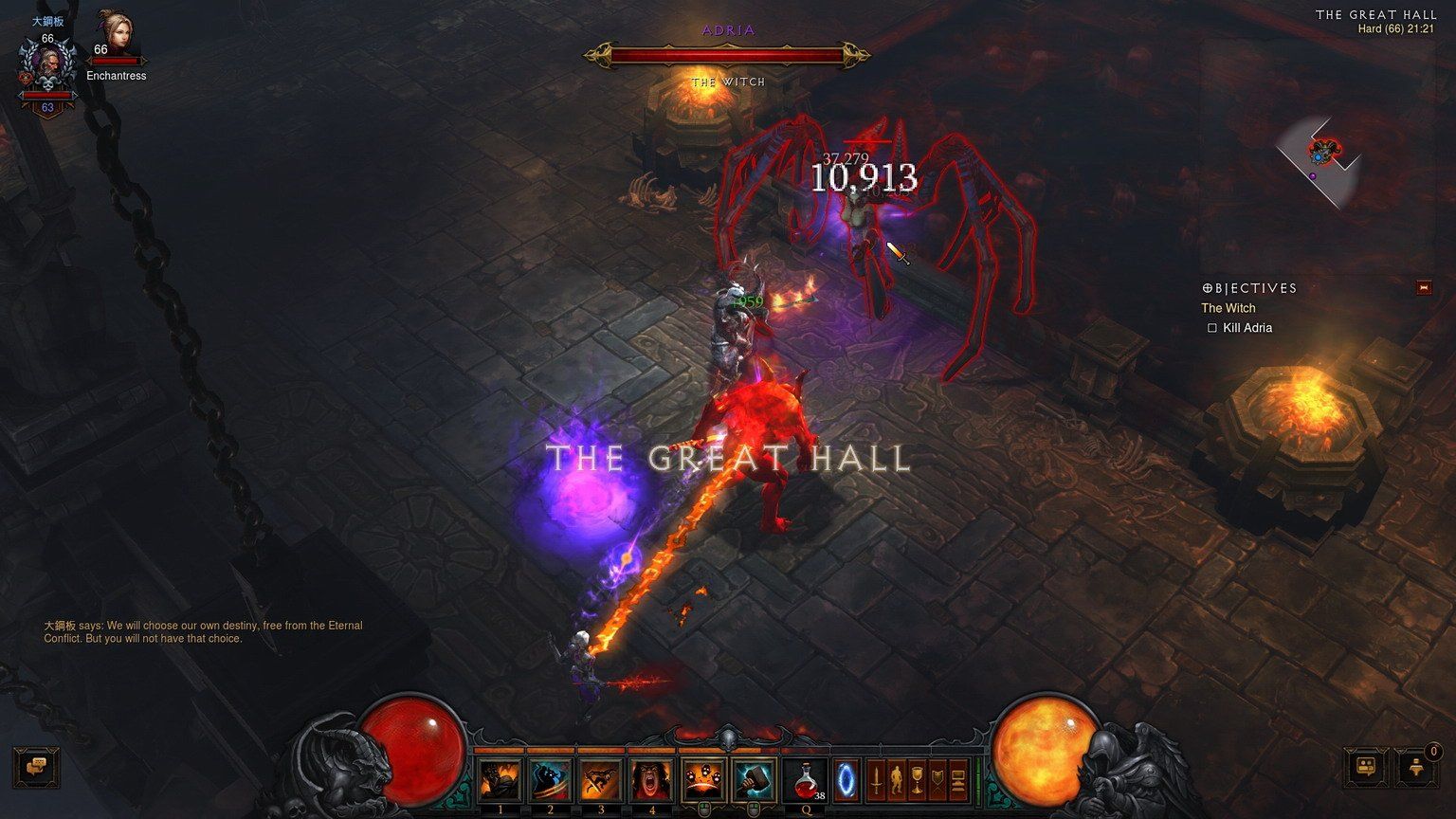
Task: Open the blue town portal
Action: click(x=846, y=779)
